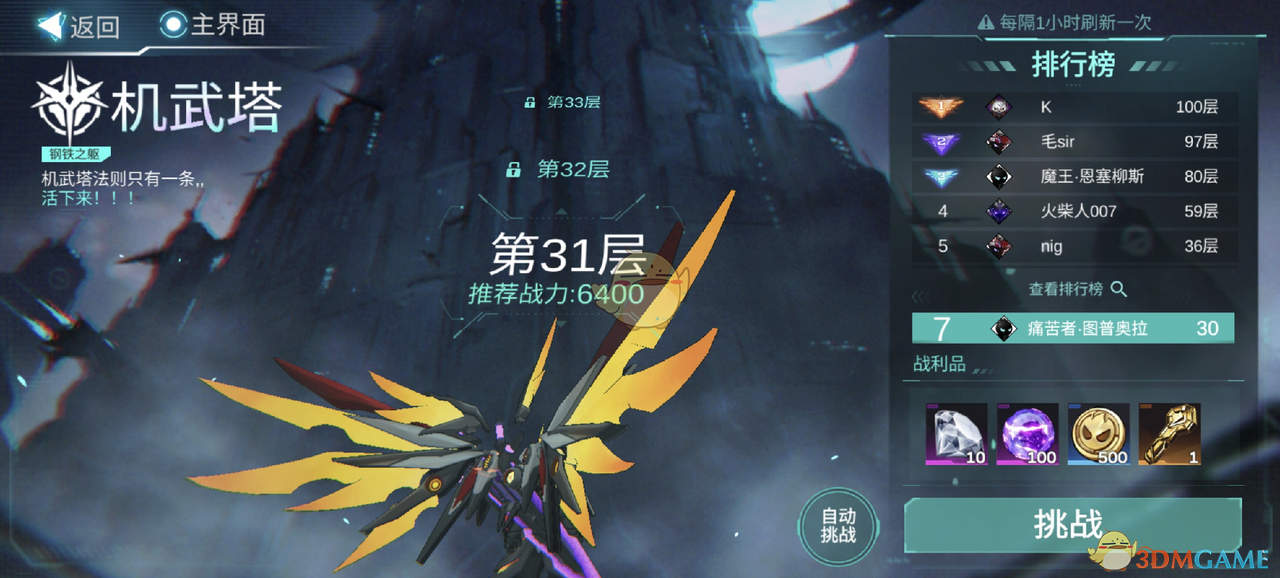
Task: Inspect the purple orb reward
Action: (x=1027, y=434)
